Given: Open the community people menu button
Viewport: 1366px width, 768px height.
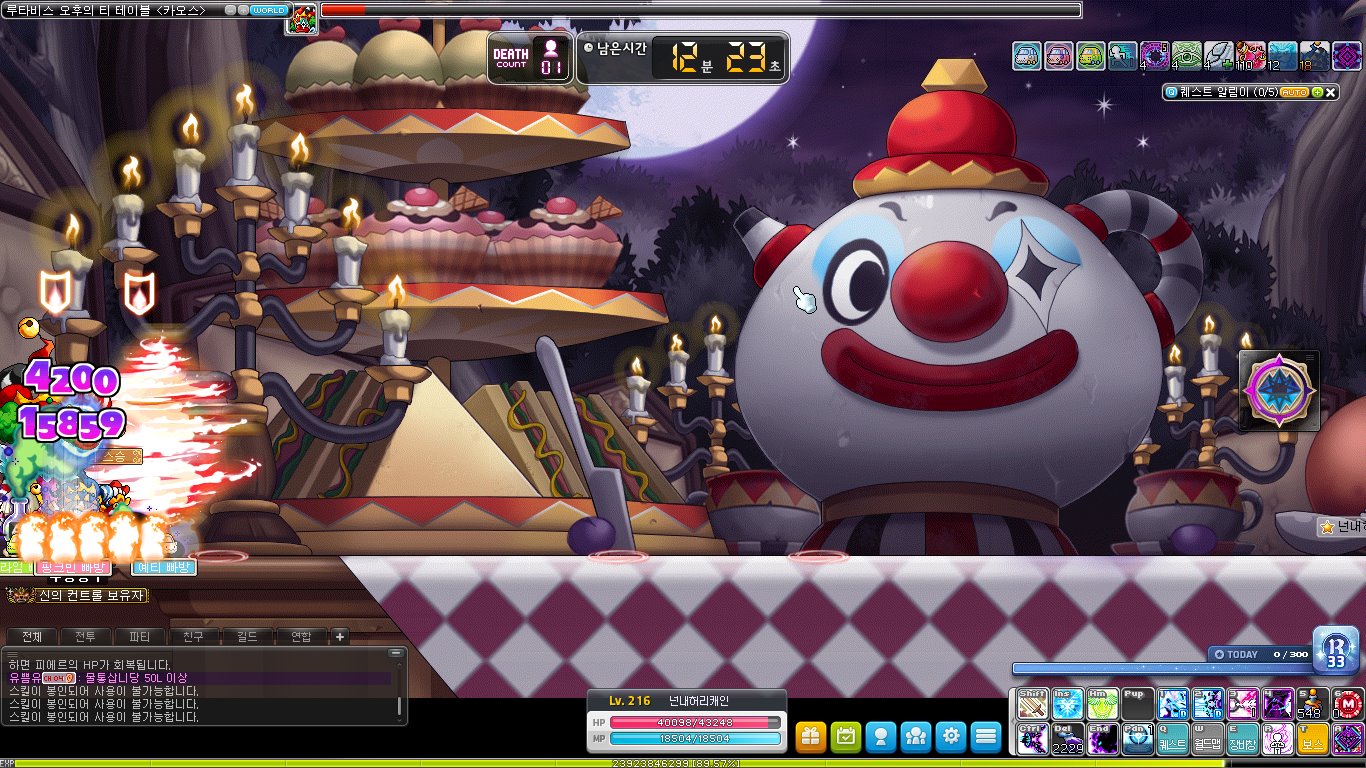Looking at the screenshot, I should (916, 737).
